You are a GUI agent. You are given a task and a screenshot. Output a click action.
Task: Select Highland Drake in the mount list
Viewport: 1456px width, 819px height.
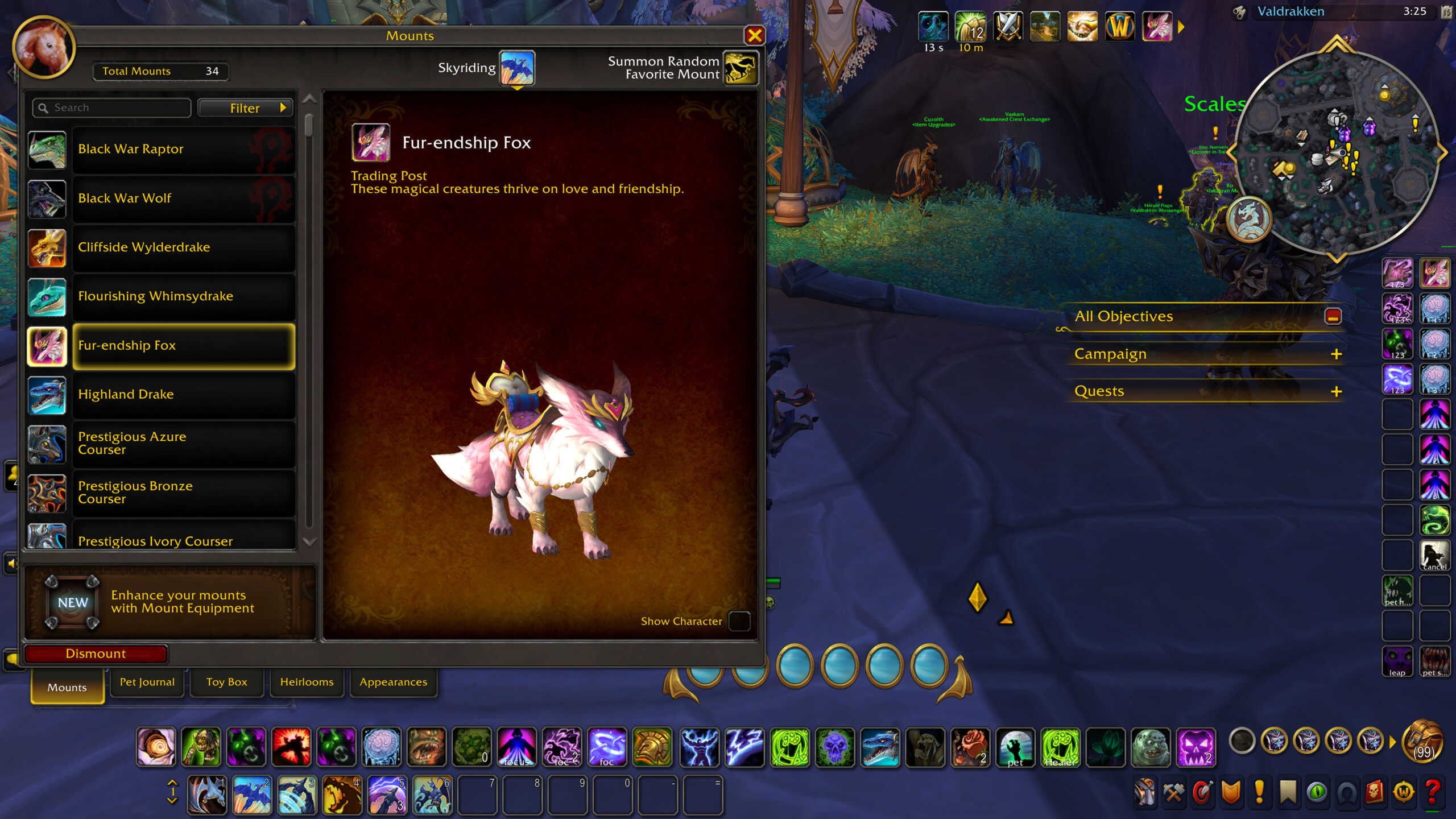183,395
